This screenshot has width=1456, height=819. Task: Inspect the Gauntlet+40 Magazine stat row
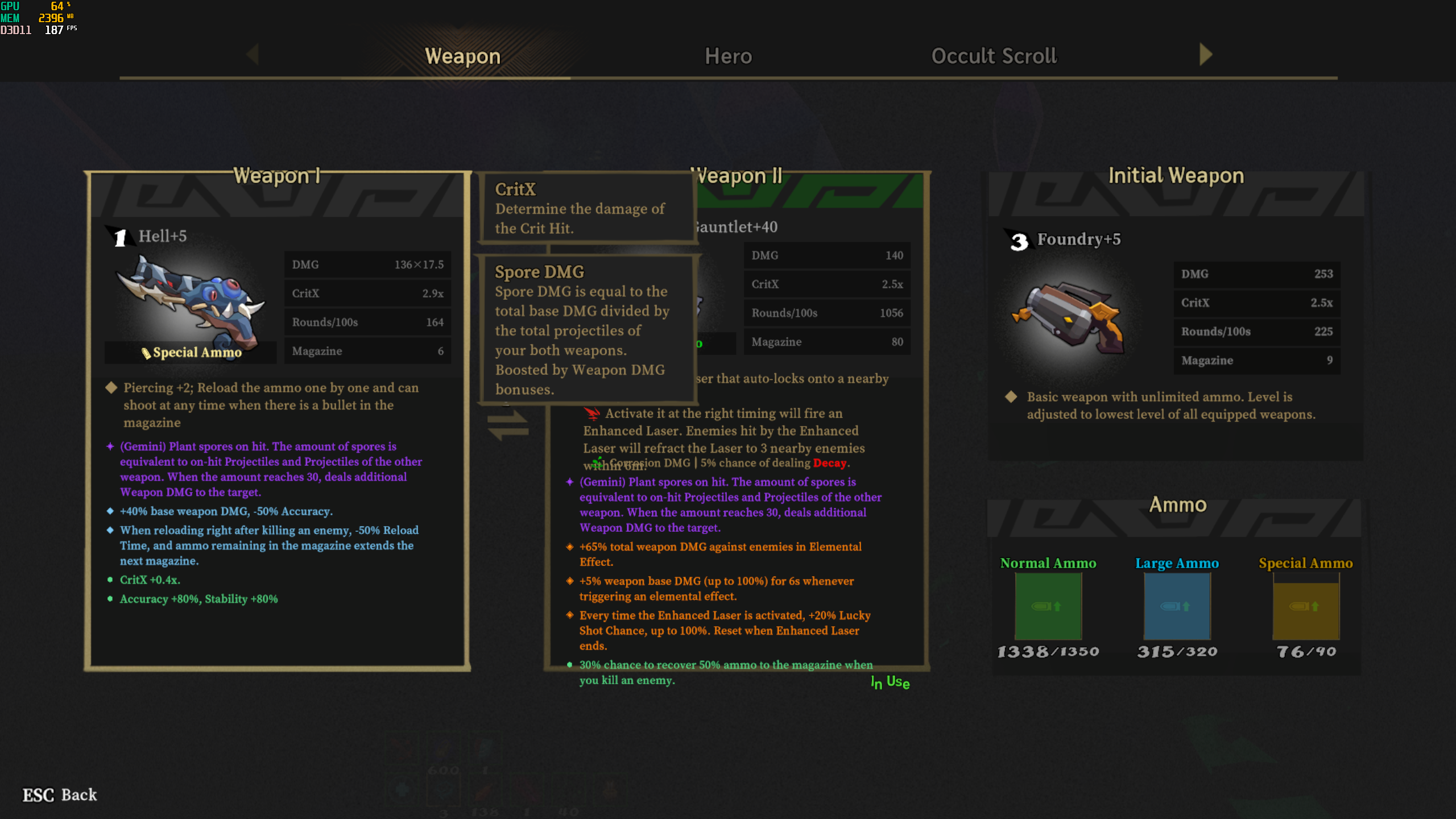826,342
